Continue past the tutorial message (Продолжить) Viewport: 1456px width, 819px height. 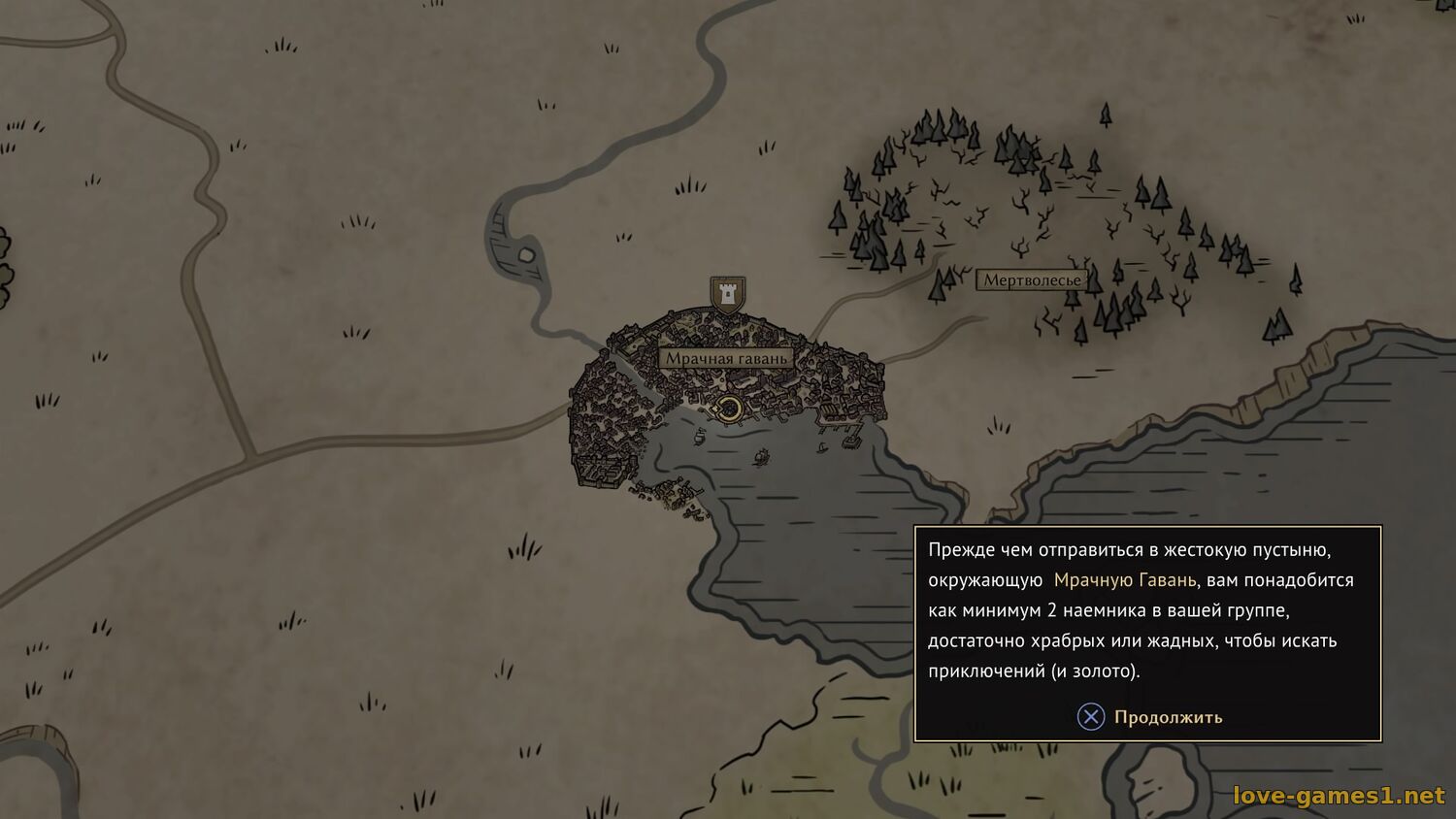[1150, 717]
